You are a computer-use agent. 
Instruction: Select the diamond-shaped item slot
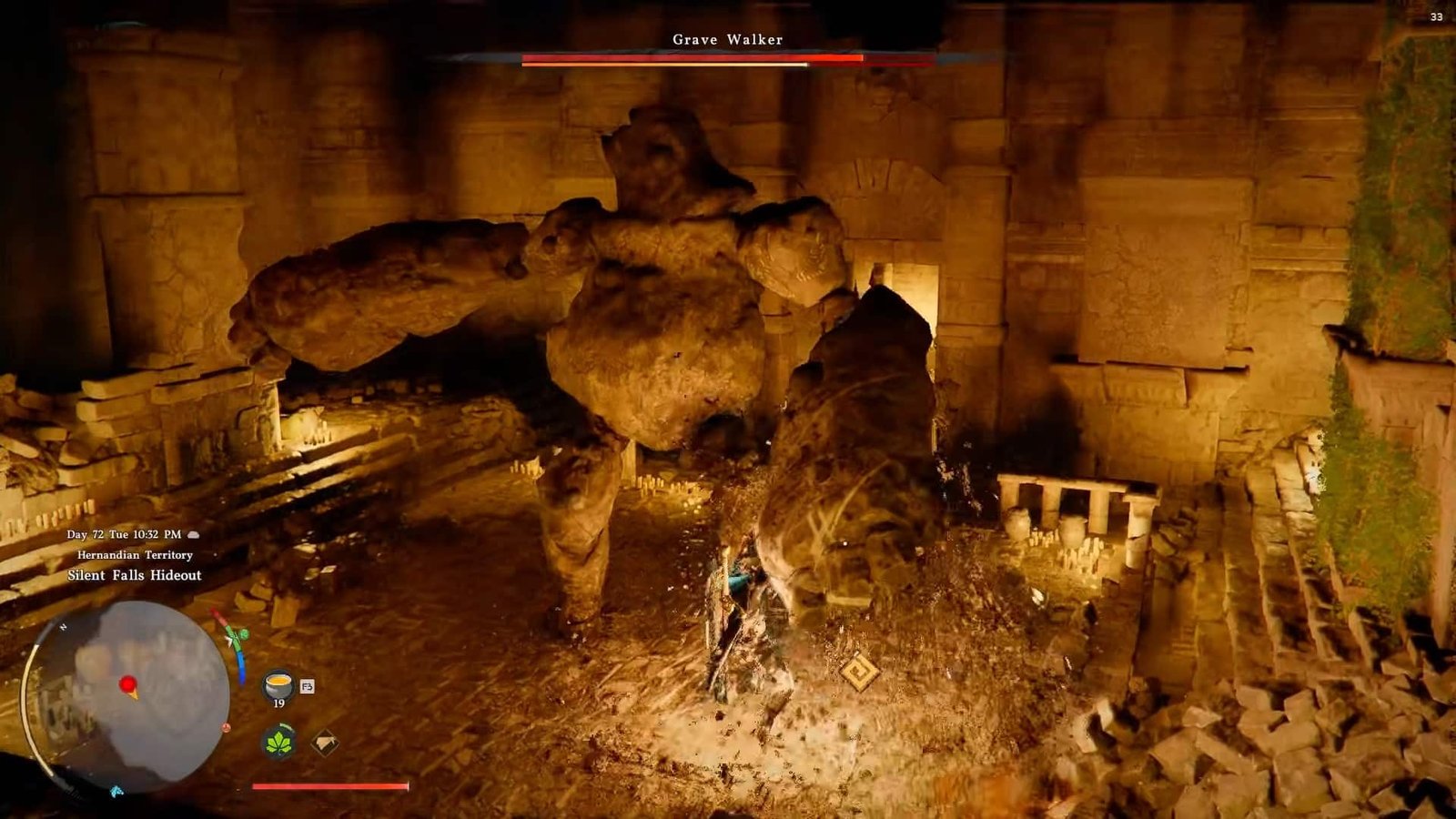[x=325, y=743]
